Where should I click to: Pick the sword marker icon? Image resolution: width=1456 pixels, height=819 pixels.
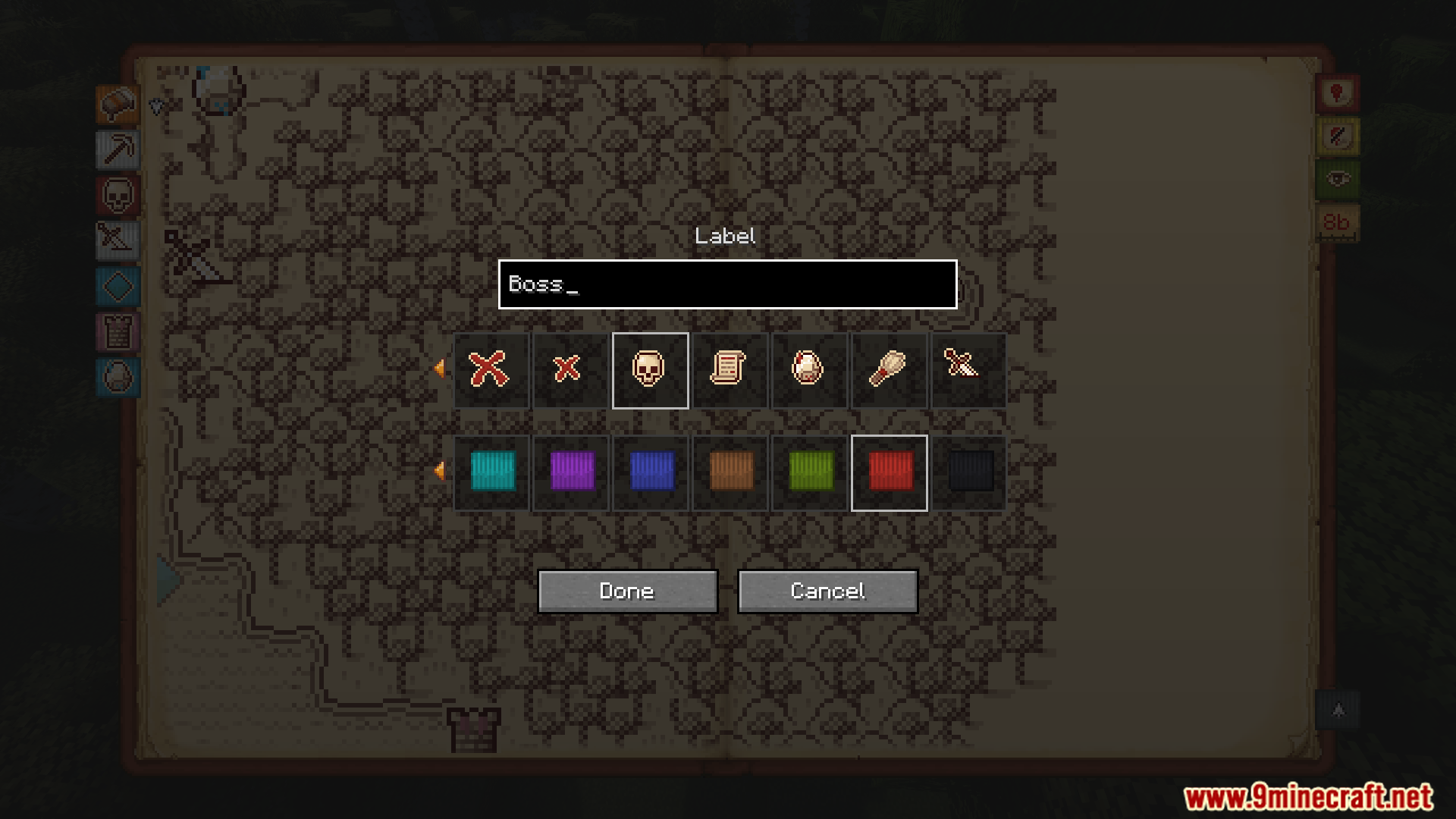click(967, 370)
